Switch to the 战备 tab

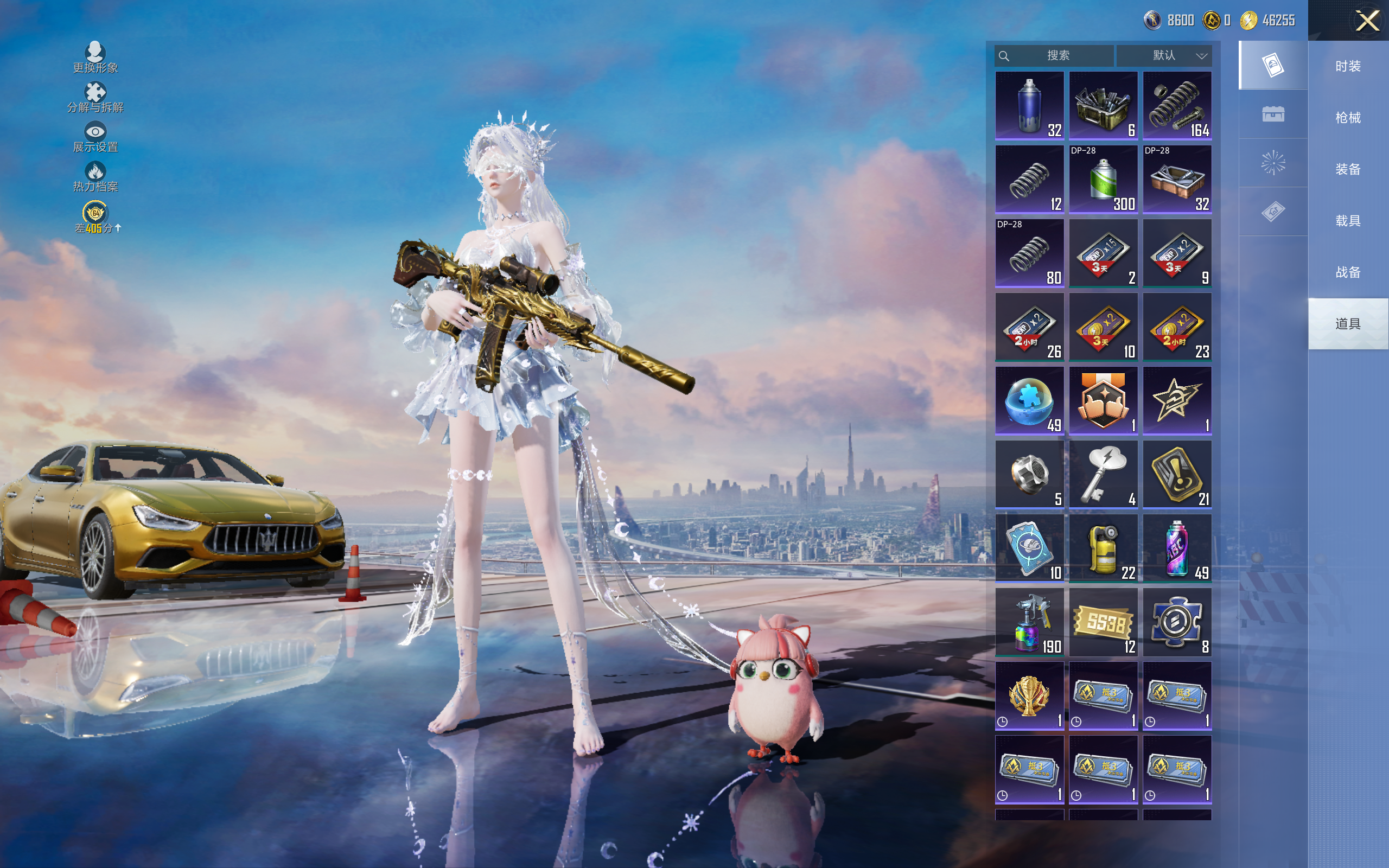click(x=1348, y=272)
